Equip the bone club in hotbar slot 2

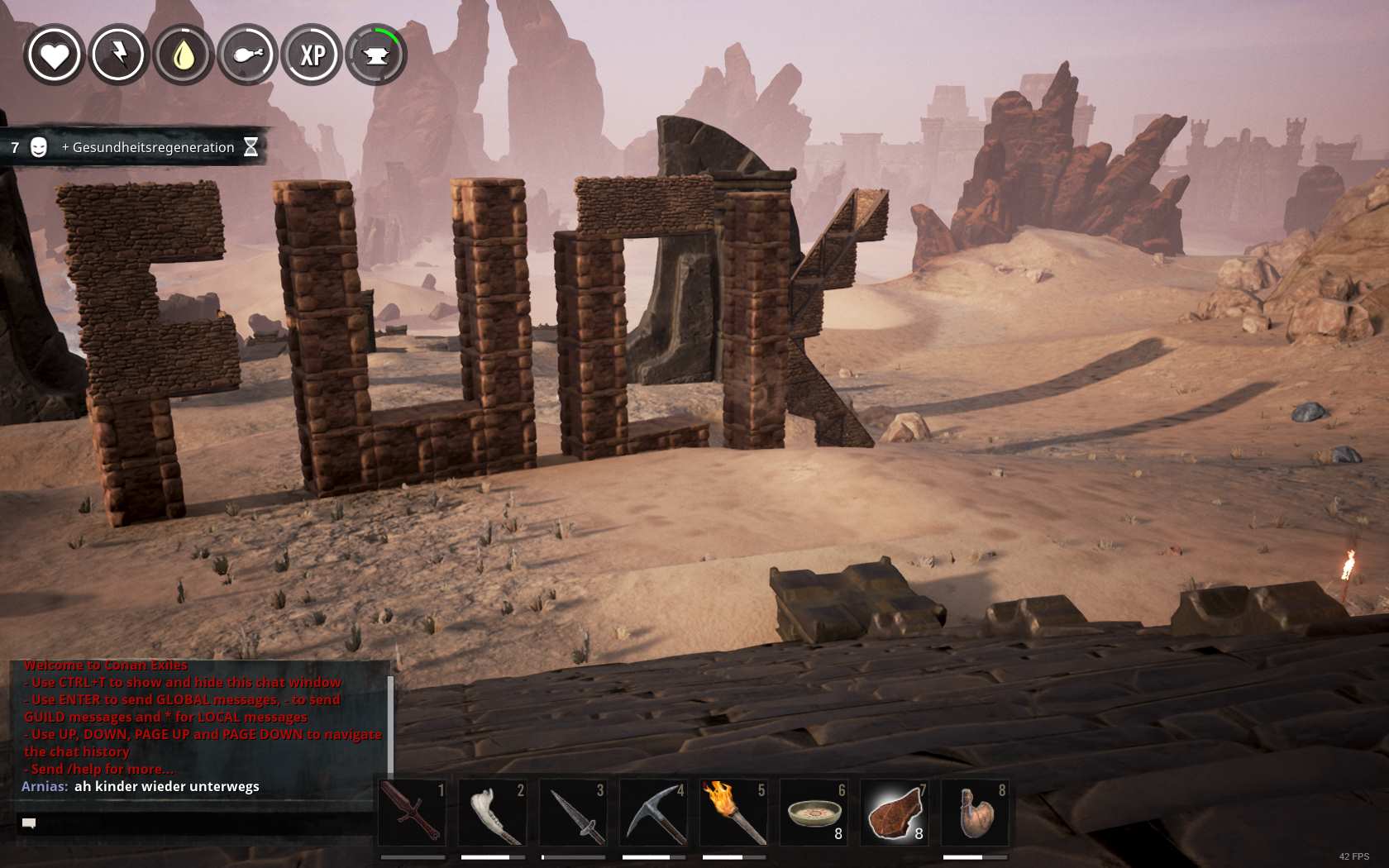493,813
